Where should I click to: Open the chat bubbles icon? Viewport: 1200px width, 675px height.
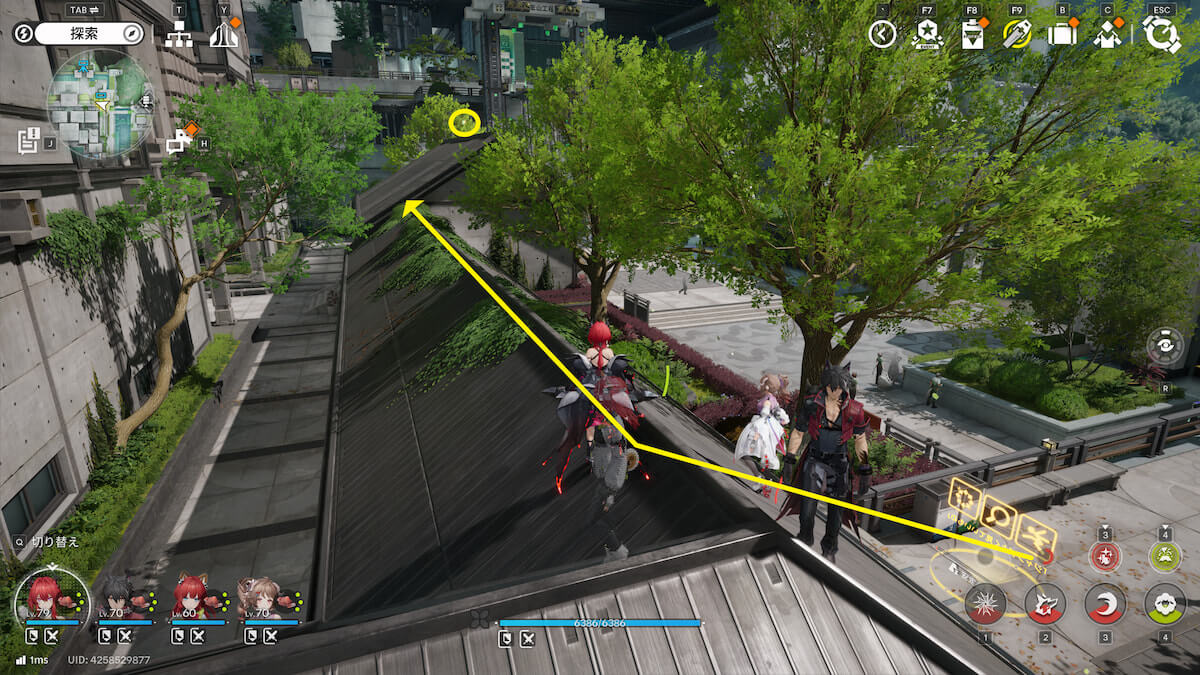click(180, 141)
